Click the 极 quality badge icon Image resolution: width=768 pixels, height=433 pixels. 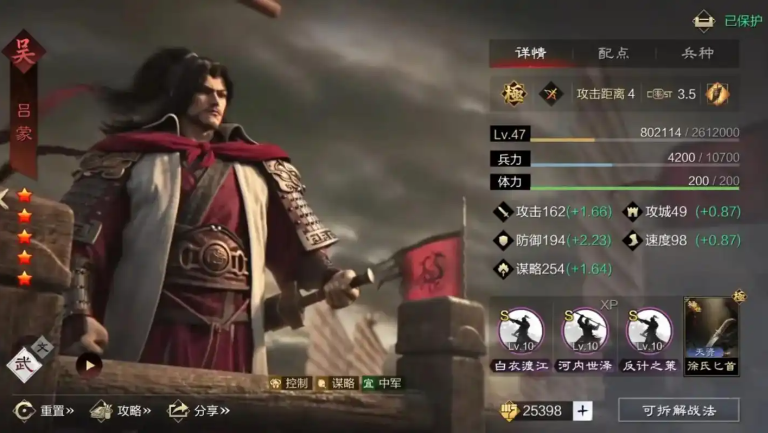pos(513,94)
